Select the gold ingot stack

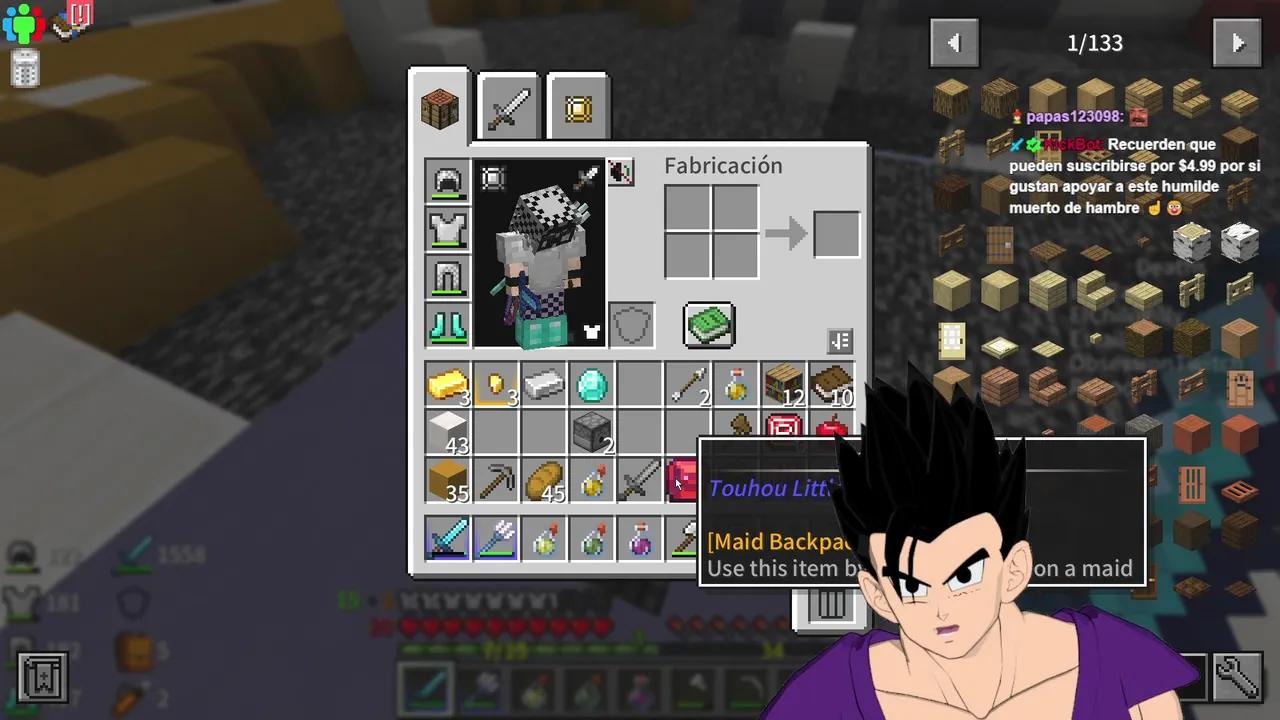[447, 385]
